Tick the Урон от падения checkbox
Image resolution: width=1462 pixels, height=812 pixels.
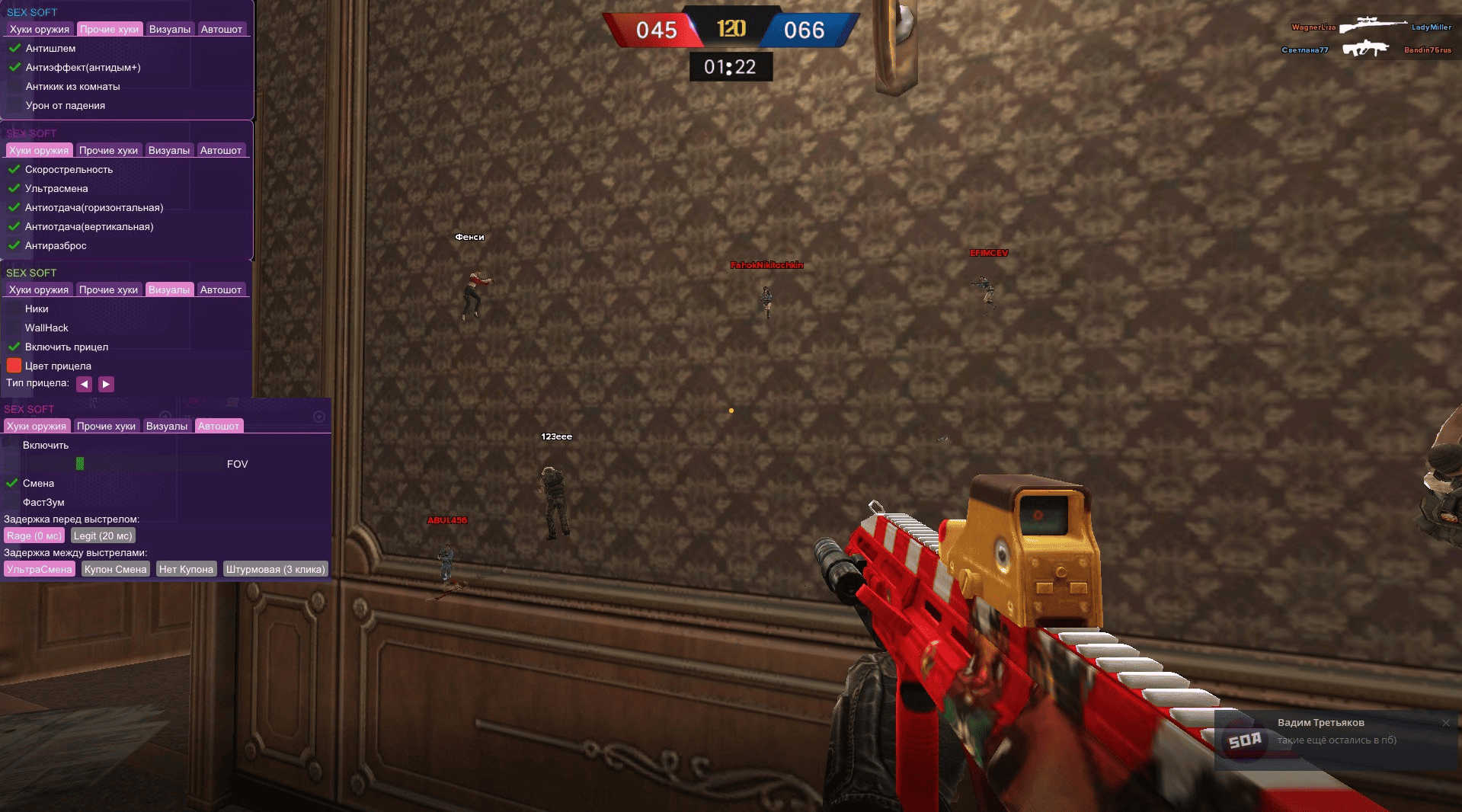coord(14,106)
